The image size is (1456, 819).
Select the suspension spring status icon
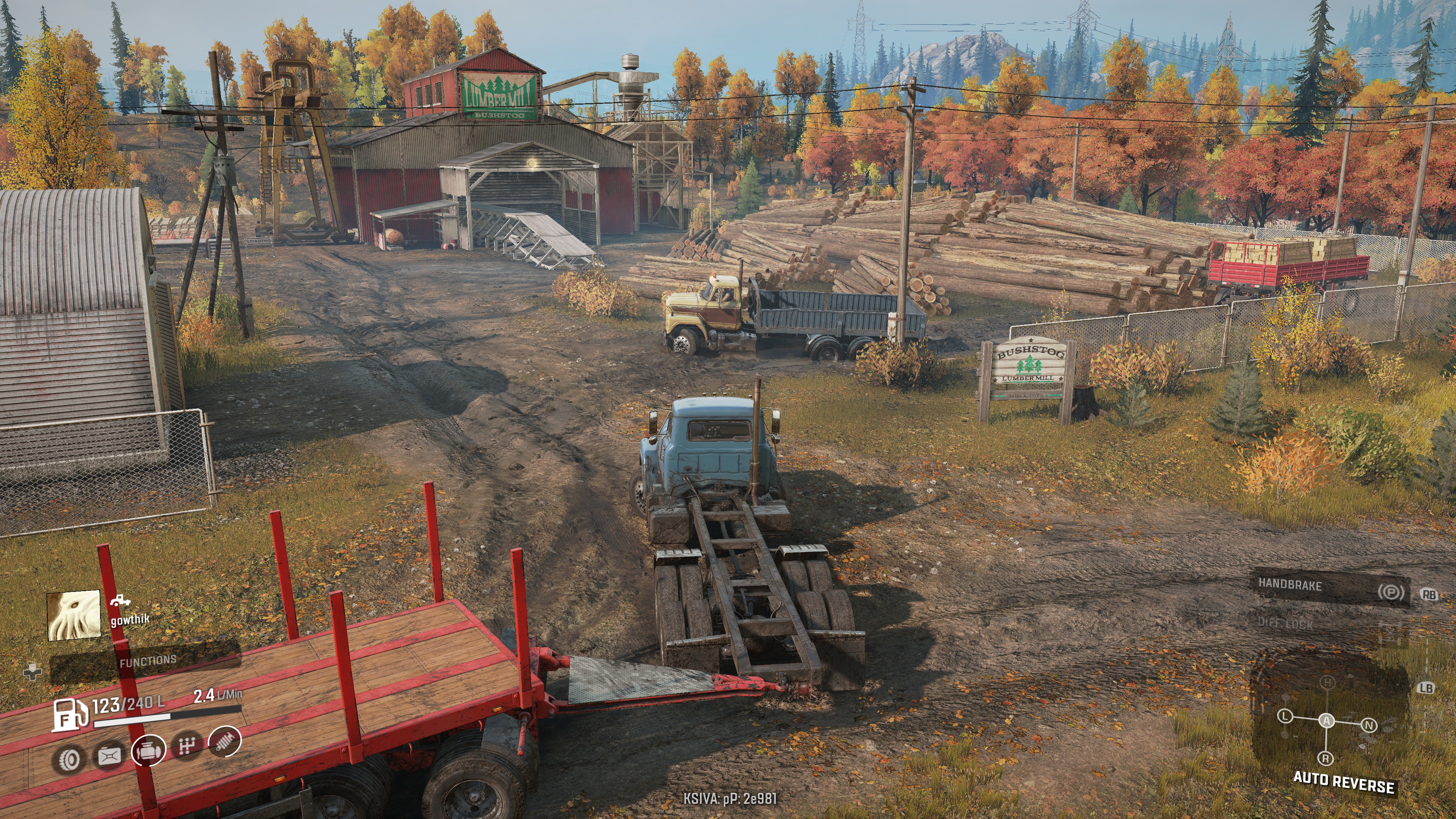click(x=225, y=741)
